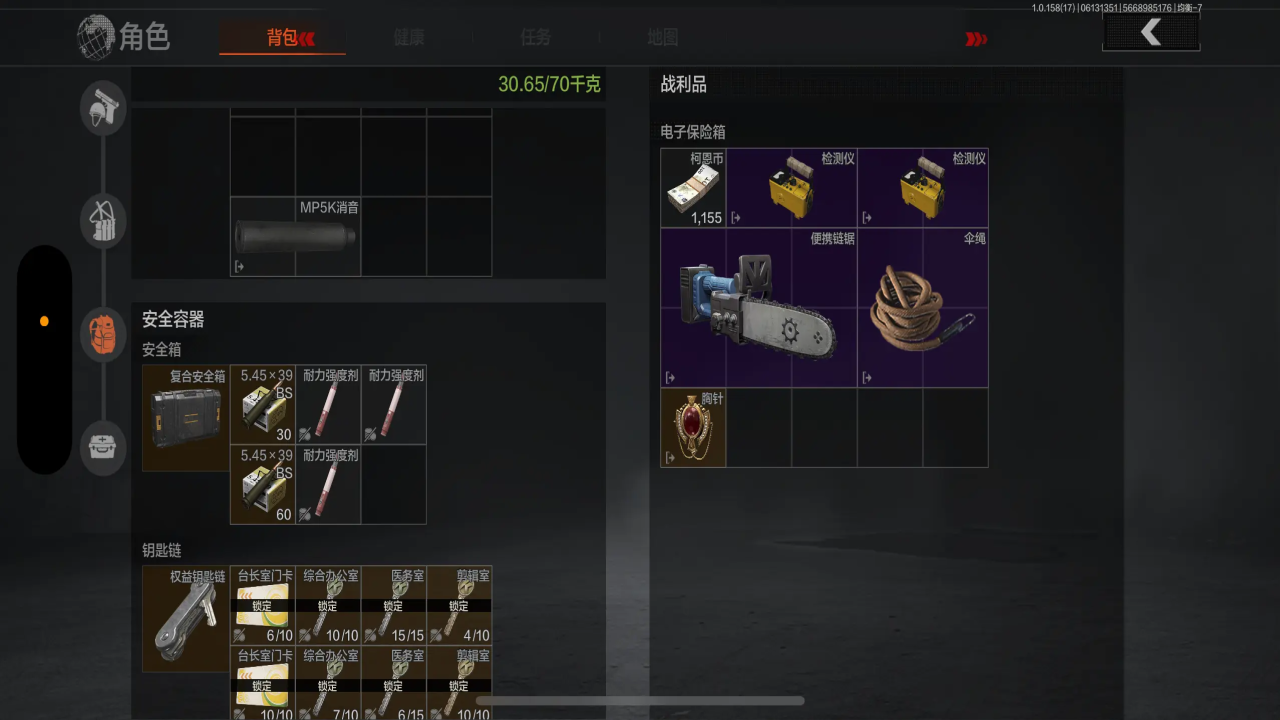This screenshot has height=720, width=1280.
Task: Select the 便携链锯 chainsaw loot
Action: tap(759, 308)
